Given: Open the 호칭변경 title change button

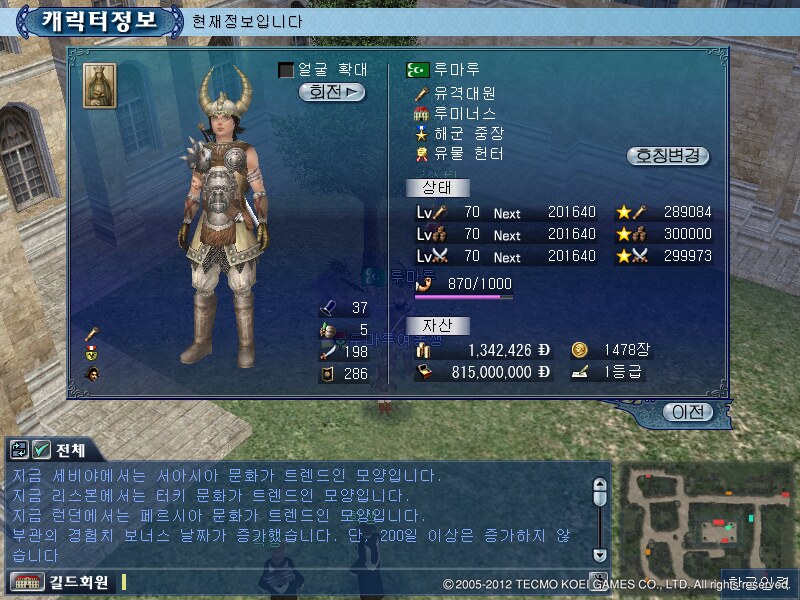Looking at the screenshot, I should click(x=668, y=156).
